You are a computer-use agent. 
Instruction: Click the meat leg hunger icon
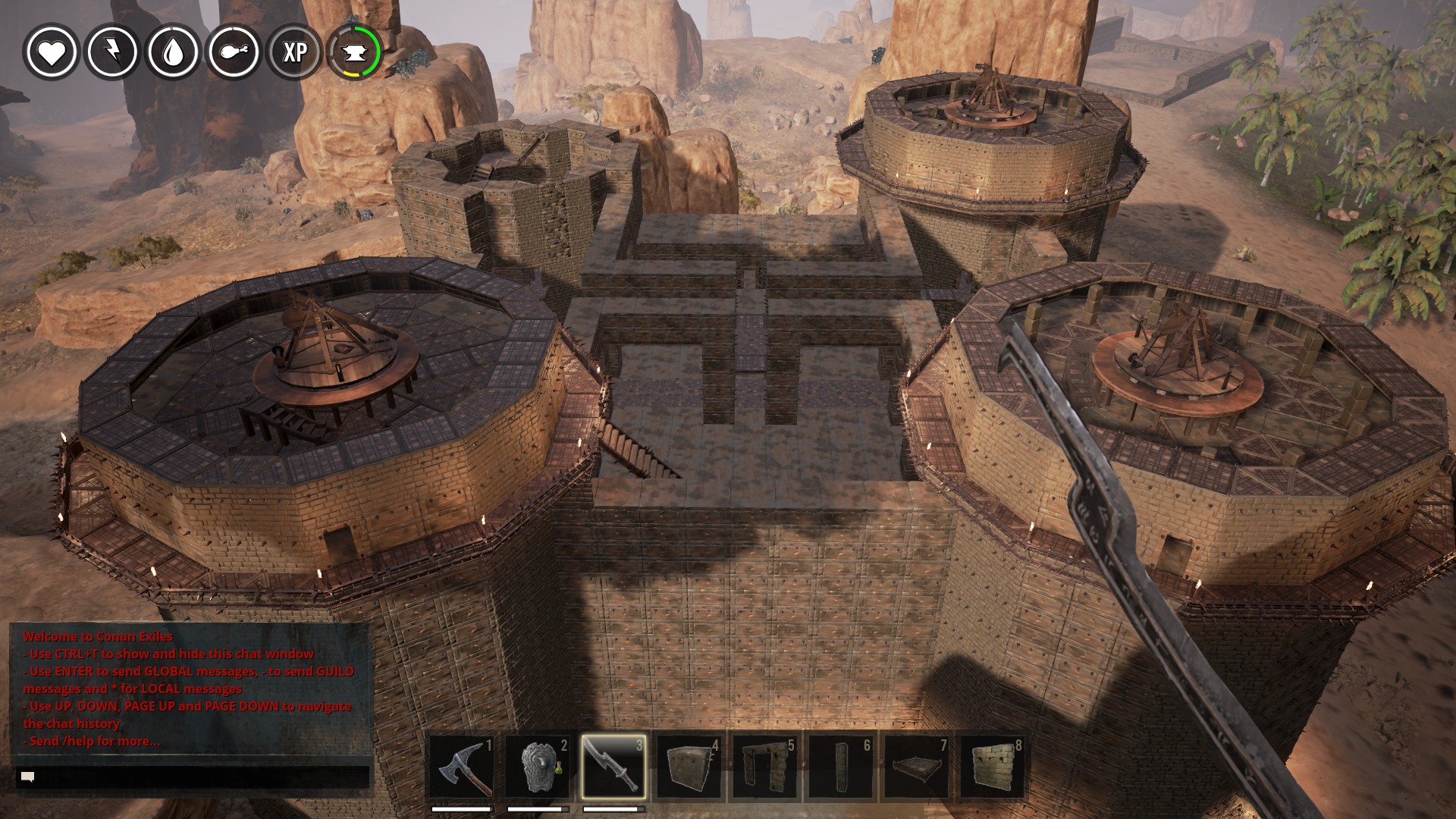(x=234, y=52)
